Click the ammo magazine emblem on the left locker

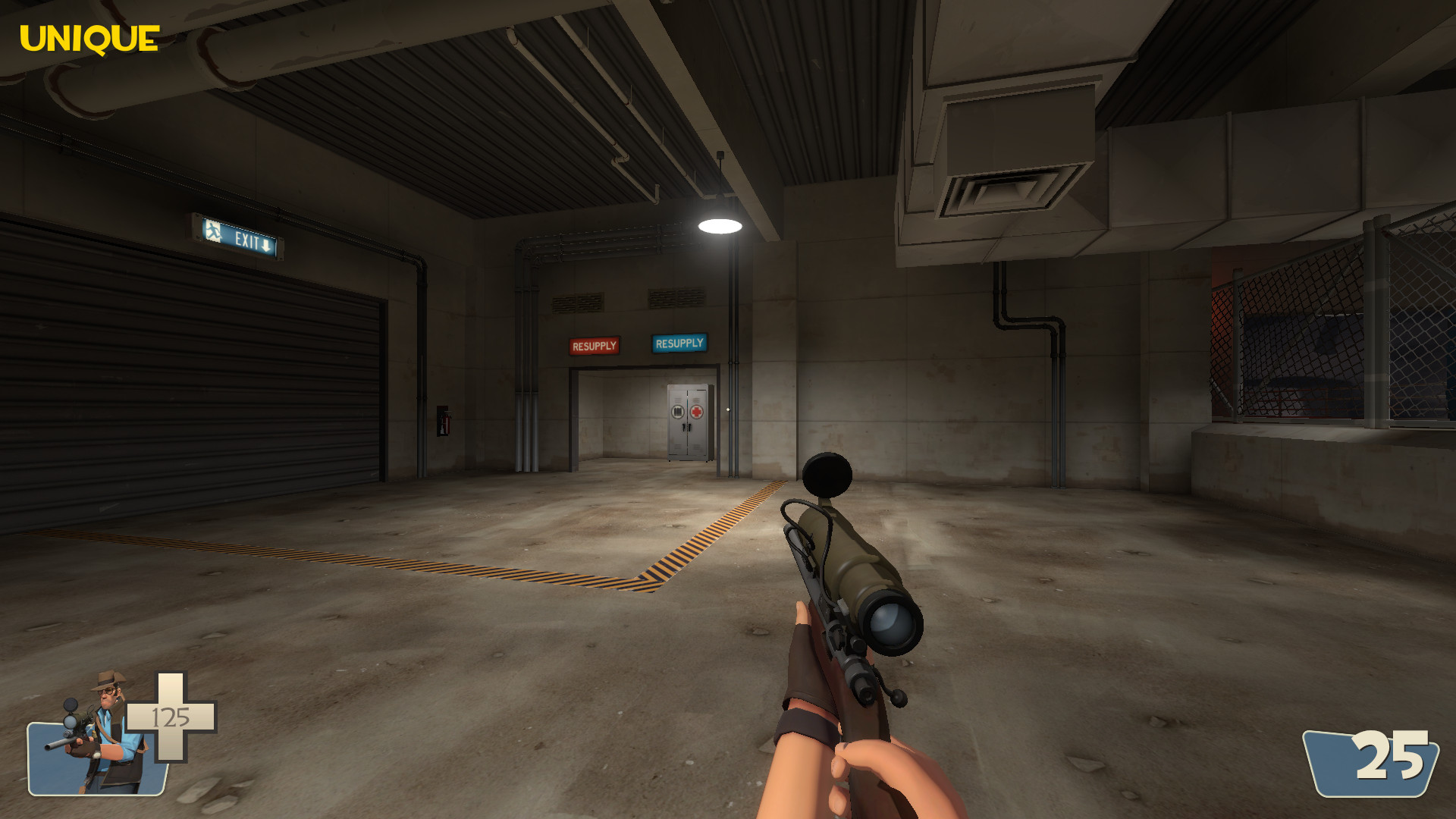pyautogui.click(x=677, y=412)
